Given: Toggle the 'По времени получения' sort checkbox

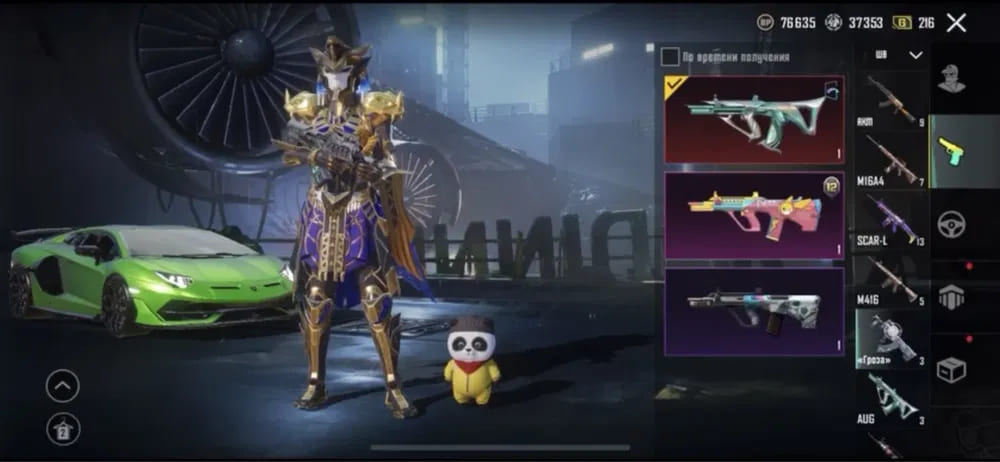Looking at the screenshot, I should click(x=670, y=57).
